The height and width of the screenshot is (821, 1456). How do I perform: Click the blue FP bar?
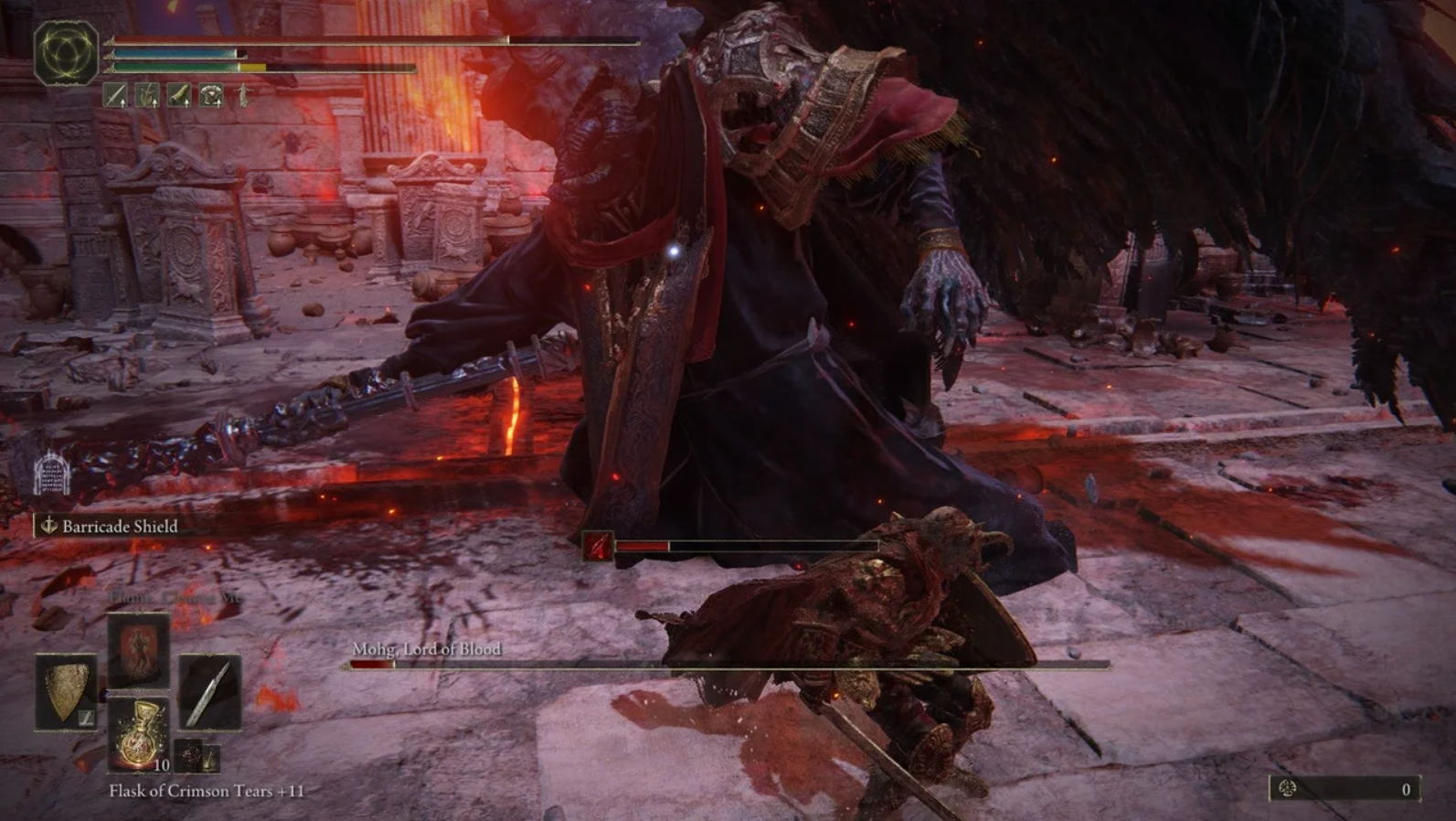click(x=174, y=53)
